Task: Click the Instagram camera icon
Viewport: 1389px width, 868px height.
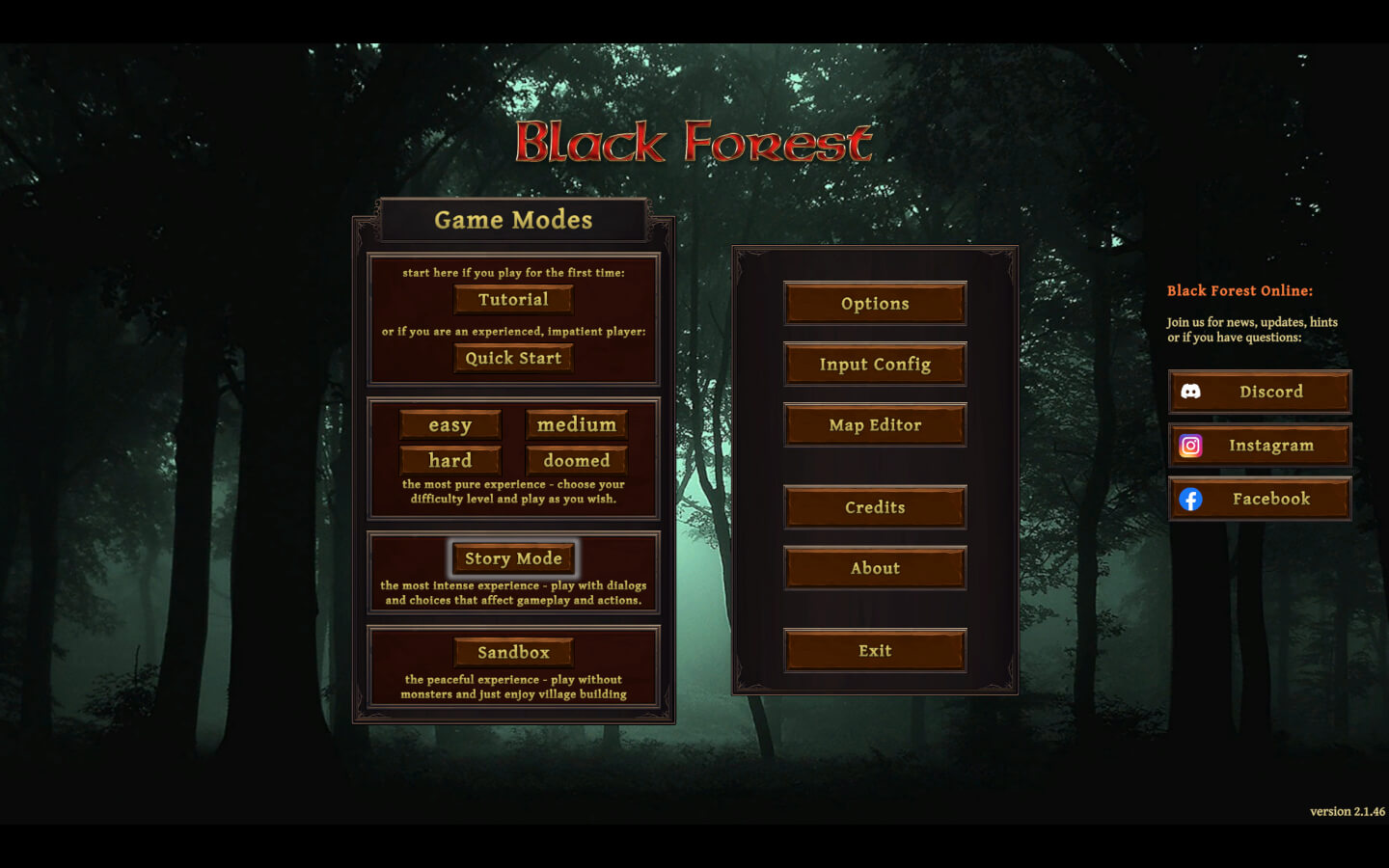Action: (x=1191, y=445)
